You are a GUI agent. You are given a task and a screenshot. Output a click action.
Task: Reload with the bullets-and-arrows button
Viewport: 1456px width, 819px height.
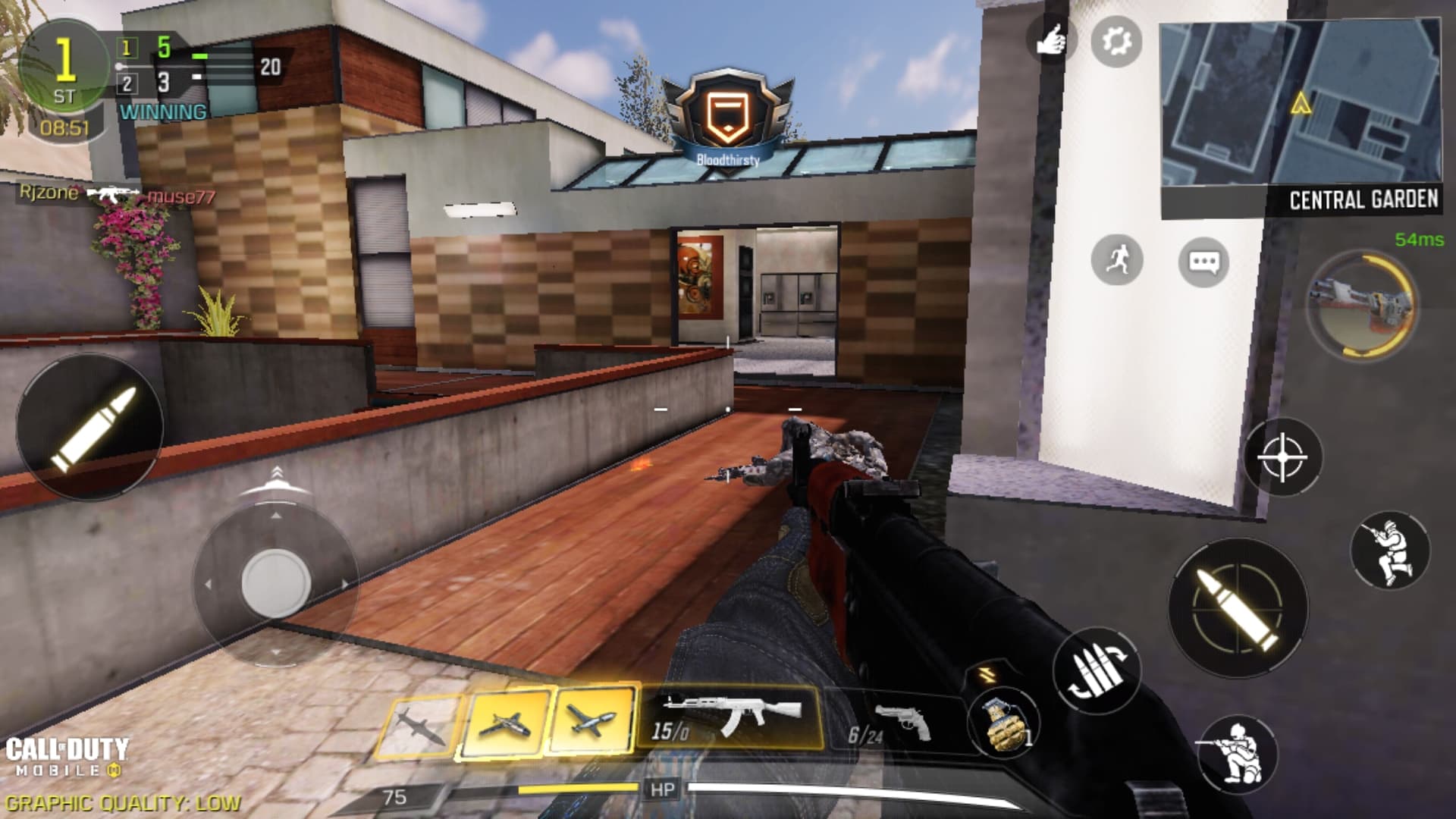pyautogui.click(x=1097, y=670)
